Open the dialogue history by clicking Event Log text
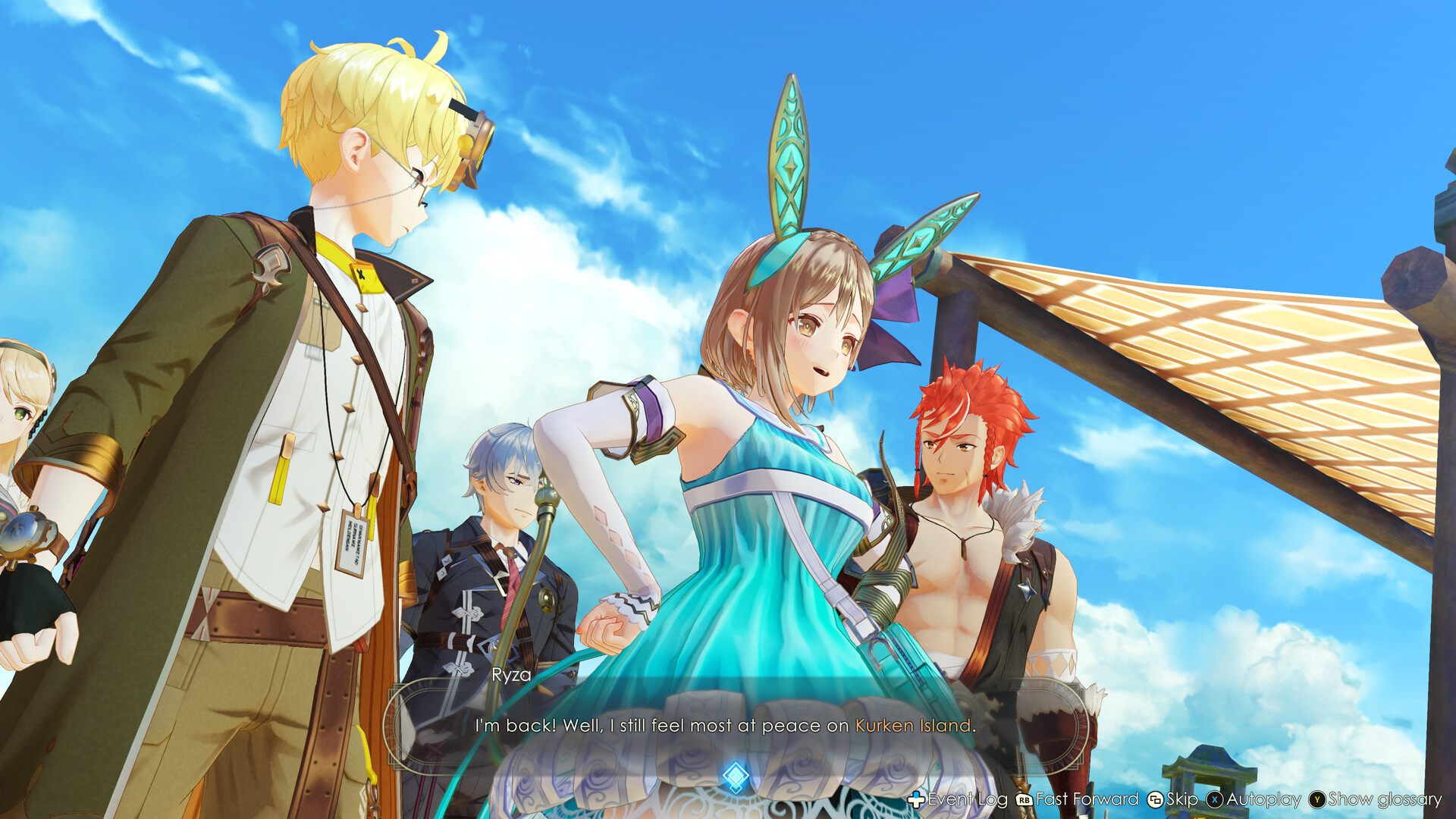 pos(967,799)
